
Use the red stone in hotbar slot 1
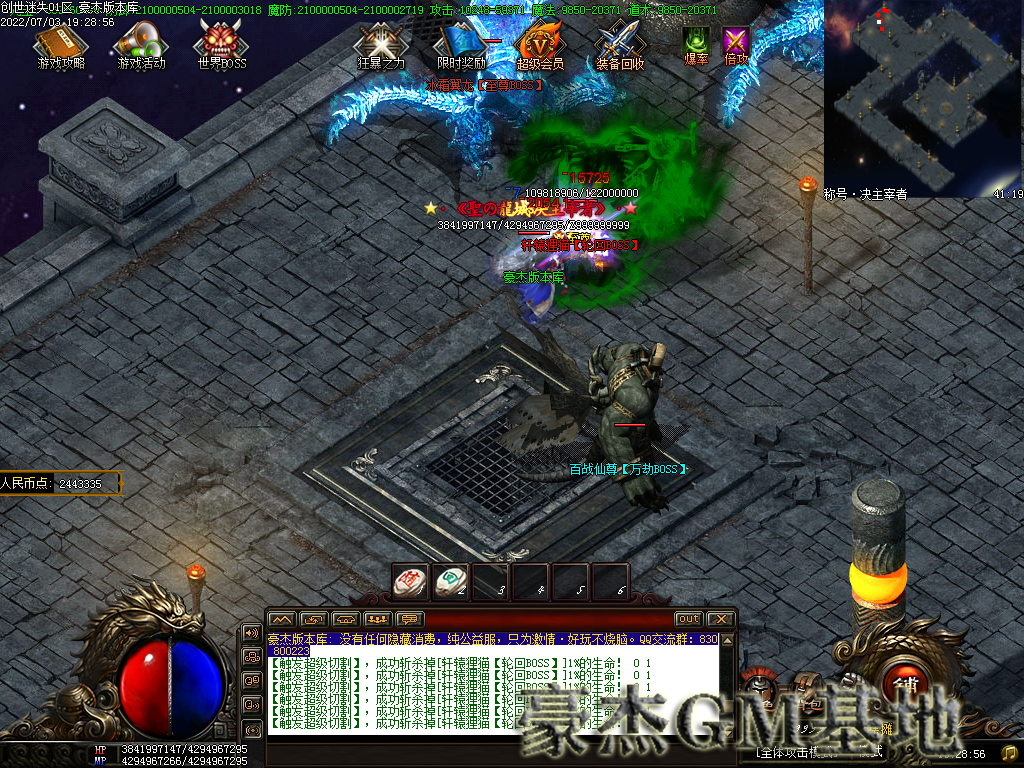[x=410, y=581]
